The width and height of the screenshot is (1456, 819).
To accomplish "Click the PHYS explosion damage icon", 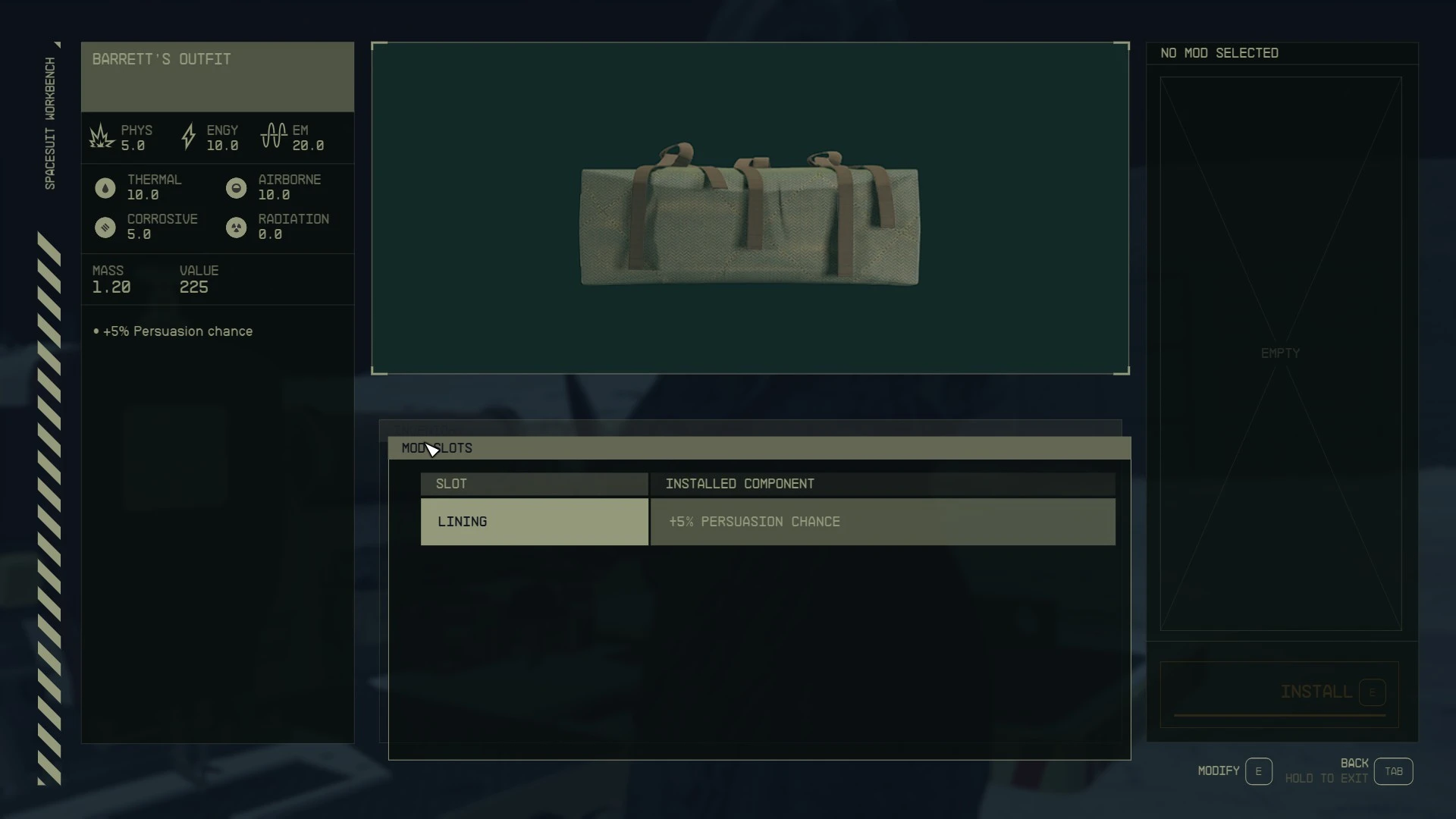I will (x=102, y=136).
